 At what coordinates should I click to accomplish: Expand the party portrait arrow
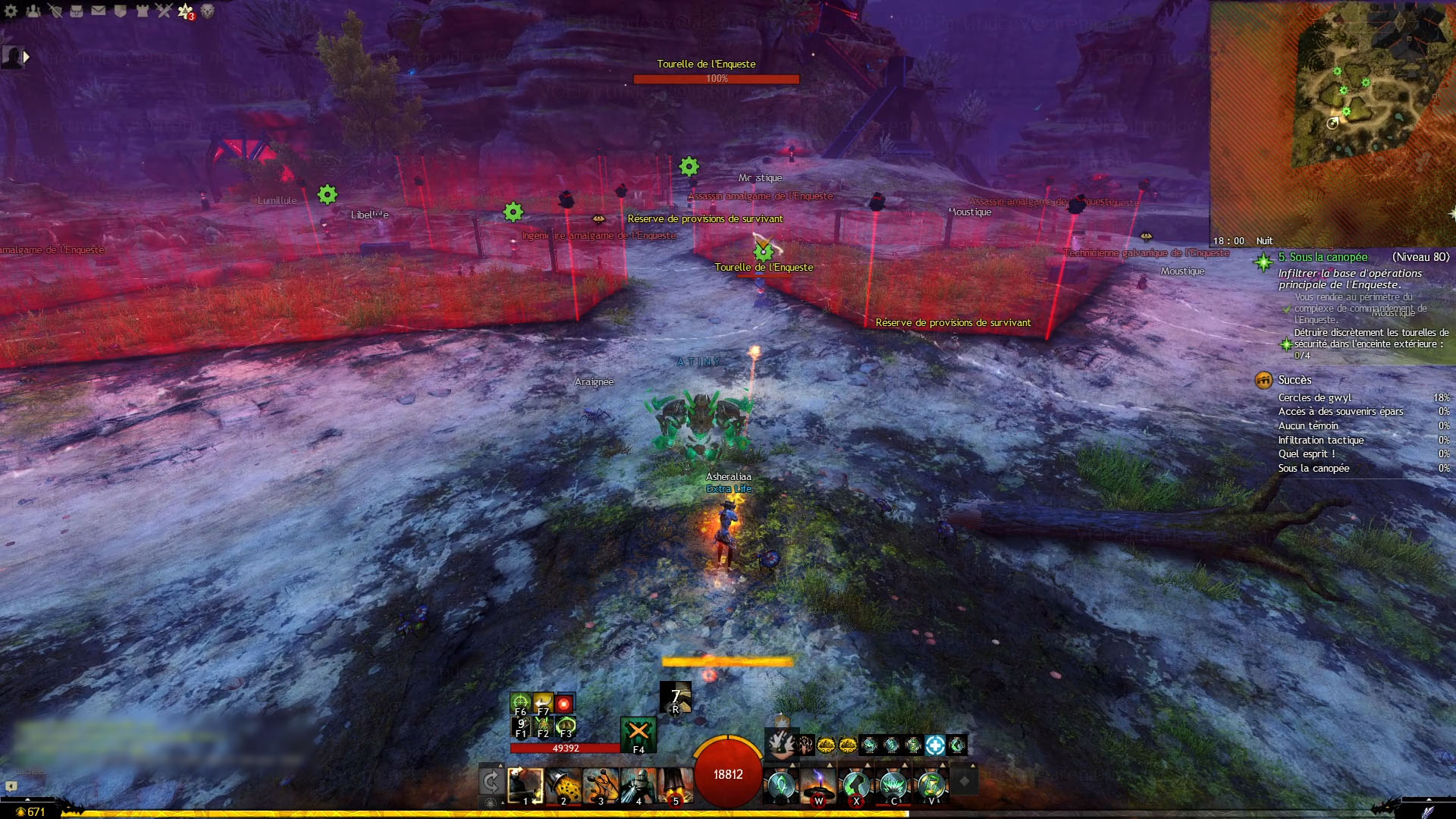(27, 56)
